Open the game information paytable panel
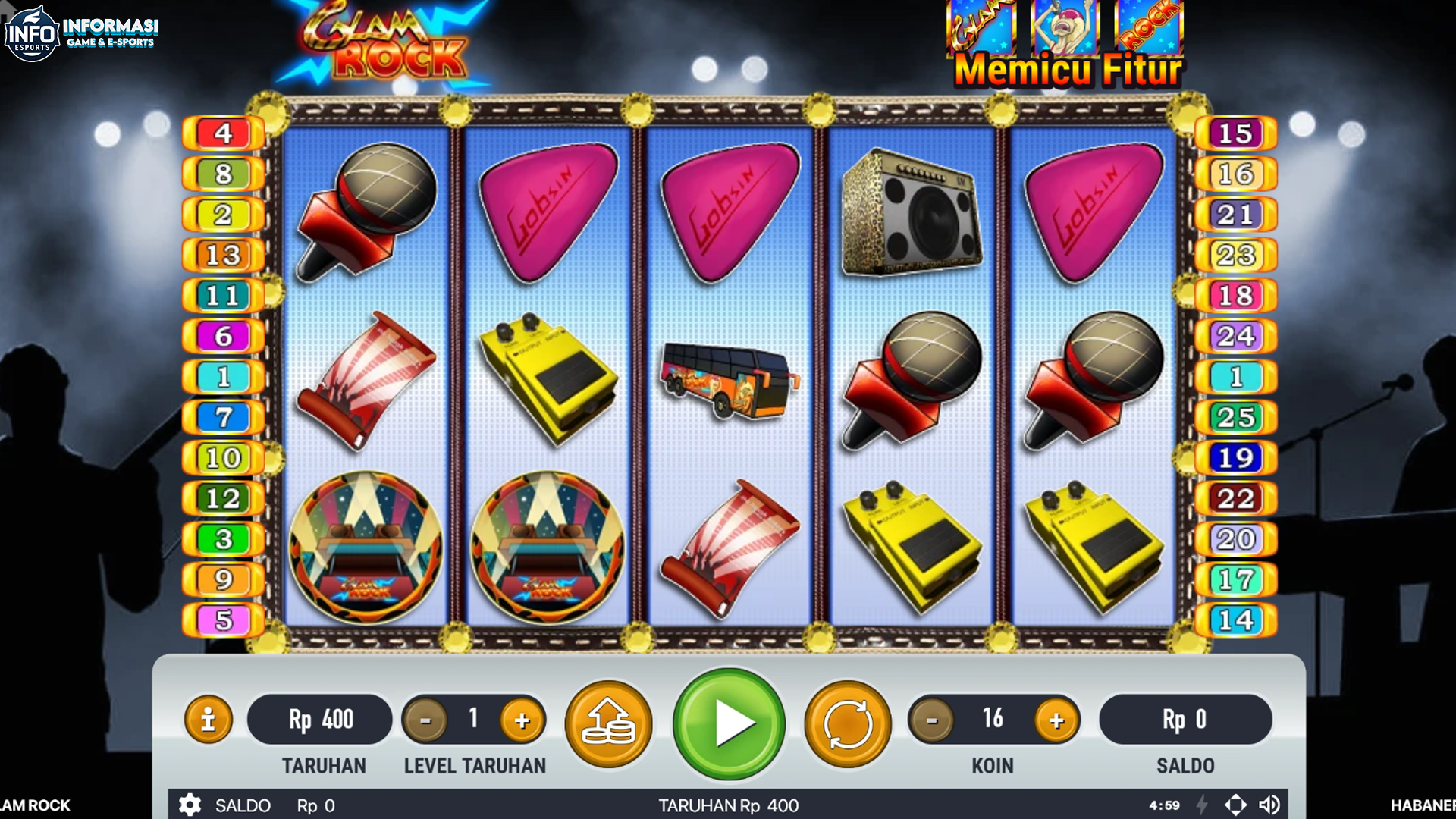This screenshot has width=1456, height=819. pos(208,719)
